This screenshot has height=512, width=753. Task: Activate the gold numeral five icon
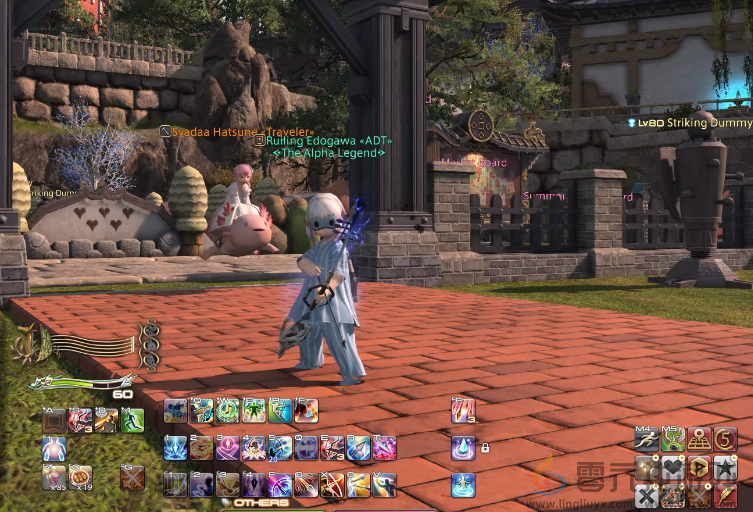(x=725, y=439)
